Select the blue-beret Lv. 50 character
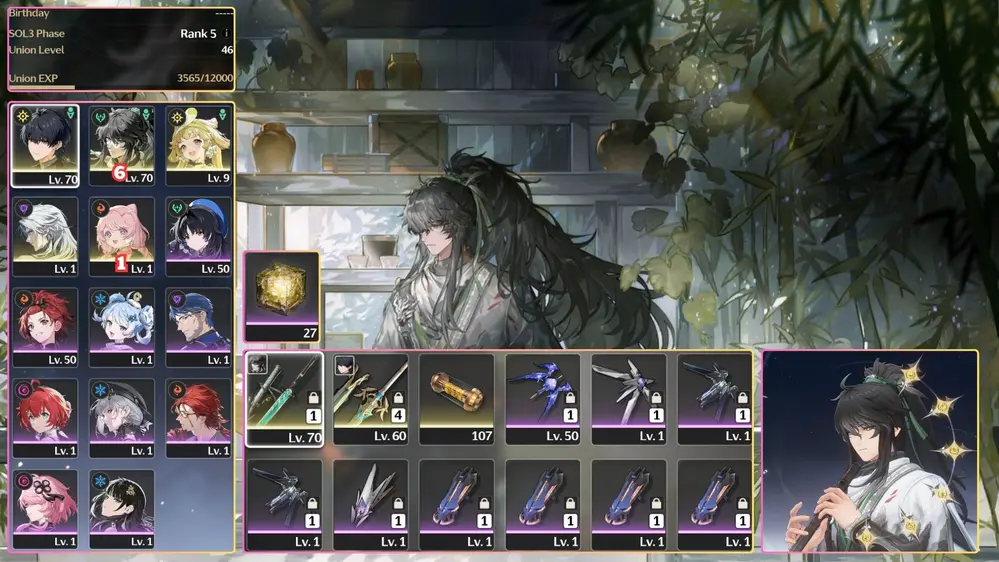The image size is (999, 562). point(199,236)
